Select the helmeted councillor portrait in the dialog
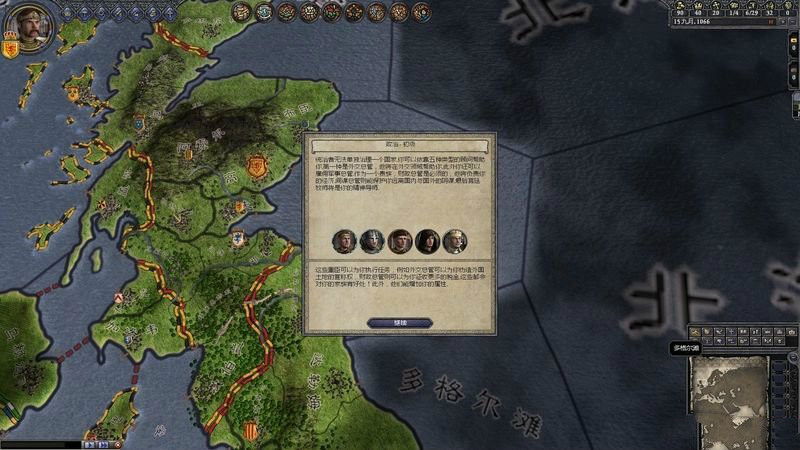This screenshot has height=450, width=800. (372, 241)
